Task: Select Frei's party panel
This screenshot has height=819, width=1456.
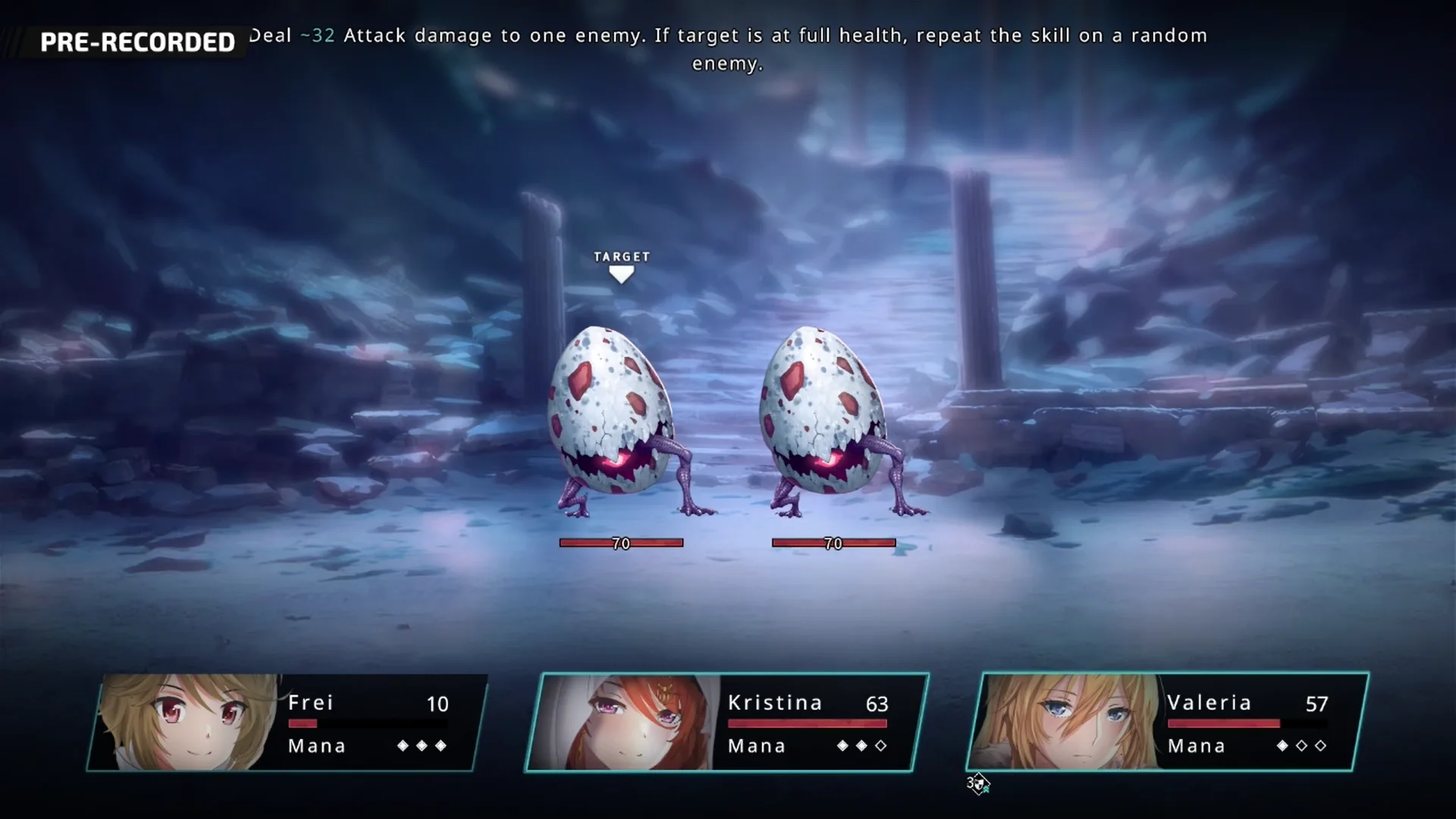Action: [288, 723]
